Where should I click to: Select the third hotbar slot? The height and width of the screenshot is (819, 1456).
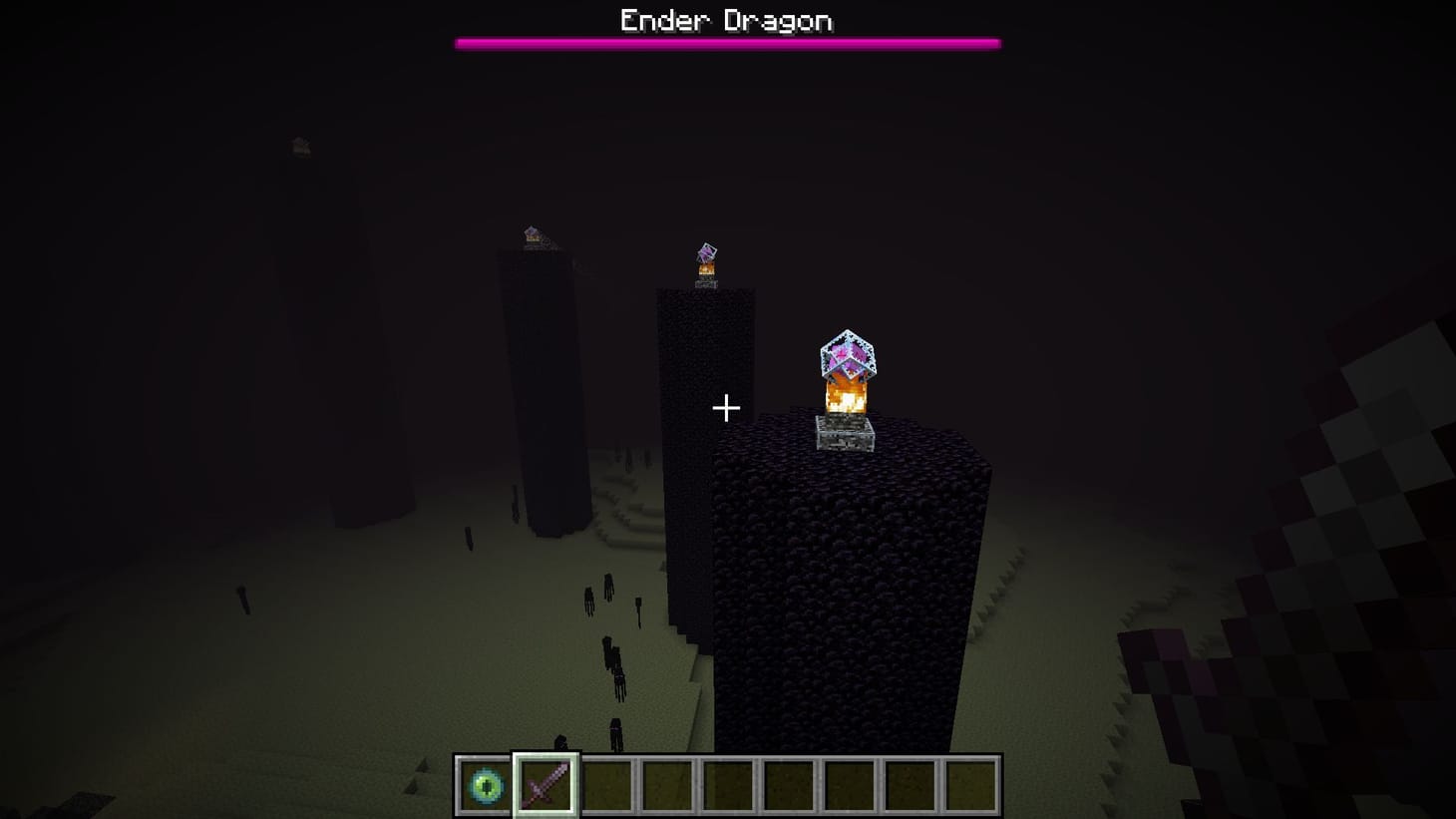pyautogui.click(x=605, y=783)
